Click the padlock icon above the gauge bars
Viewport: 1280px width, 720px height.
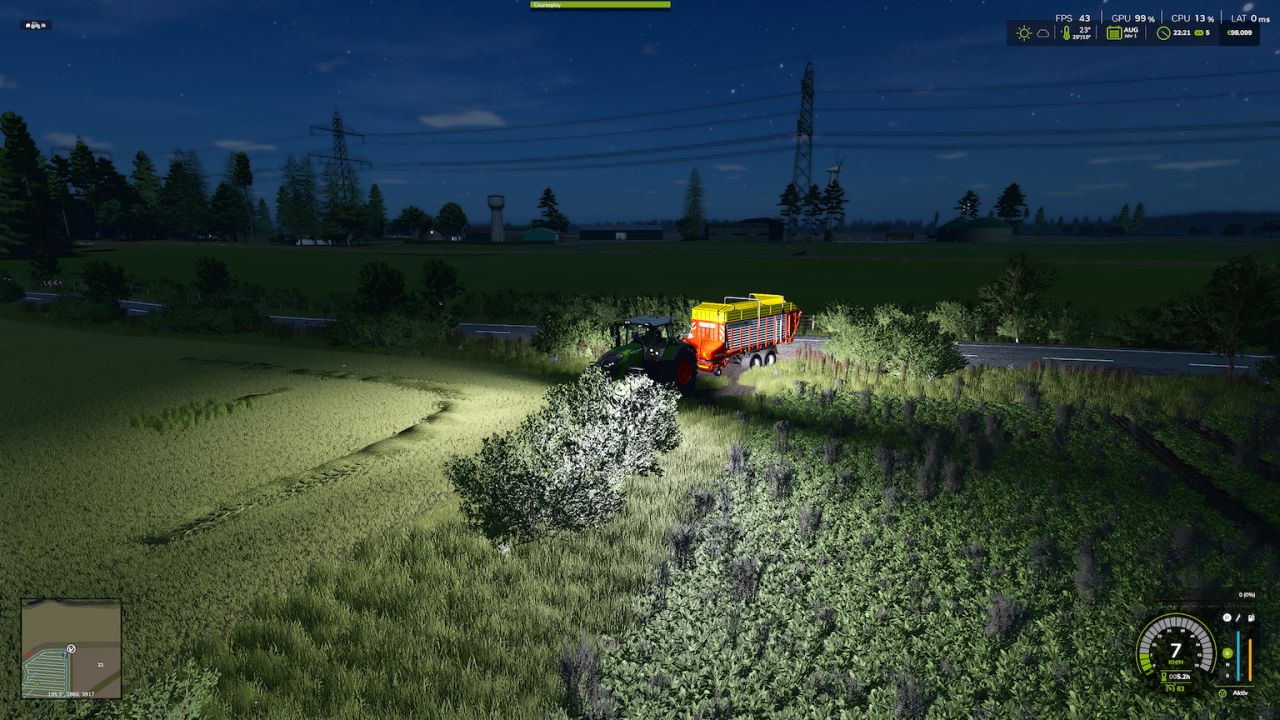(1251, 617)
